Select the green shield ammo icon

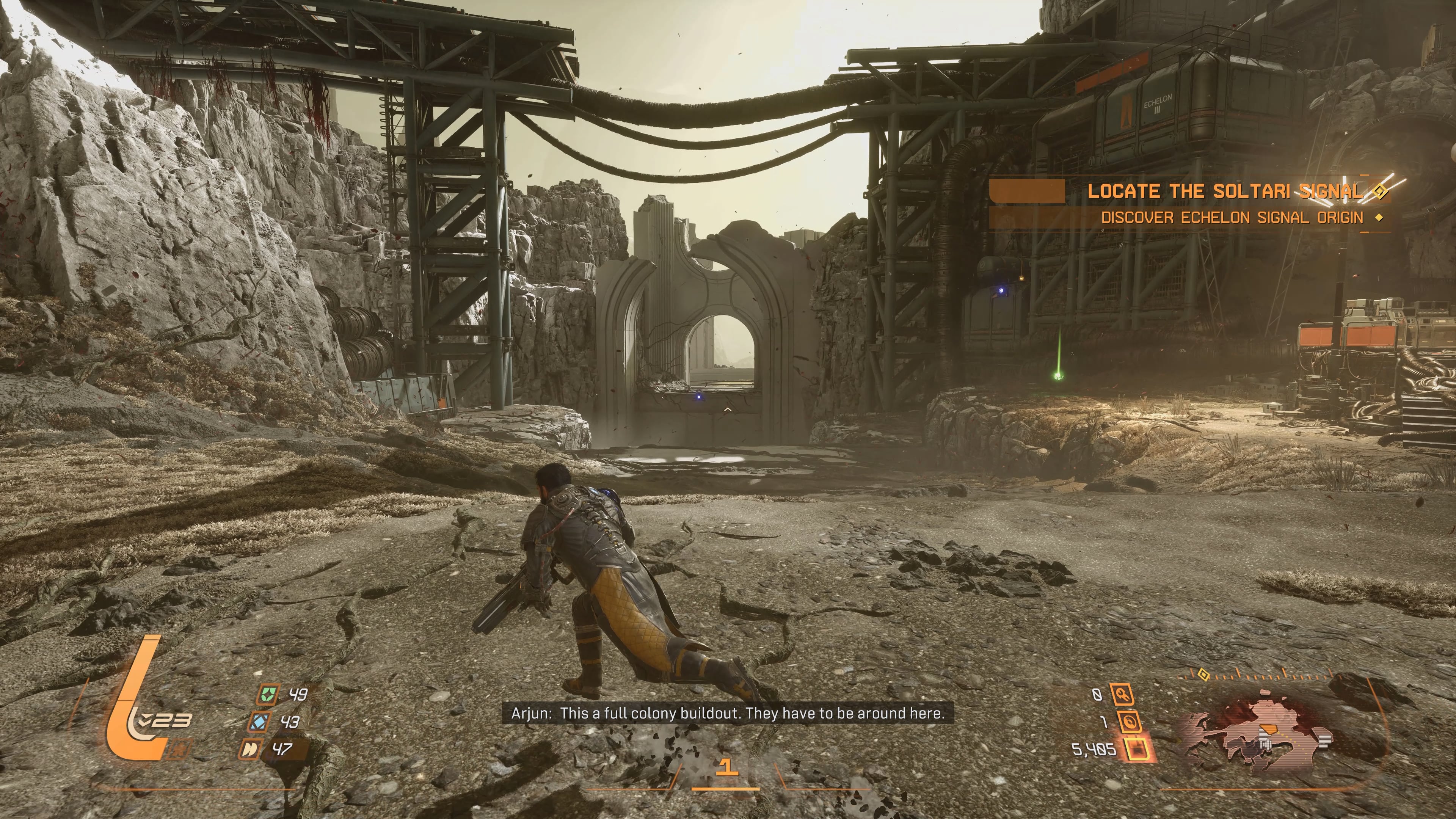click(x=267, y=694)
